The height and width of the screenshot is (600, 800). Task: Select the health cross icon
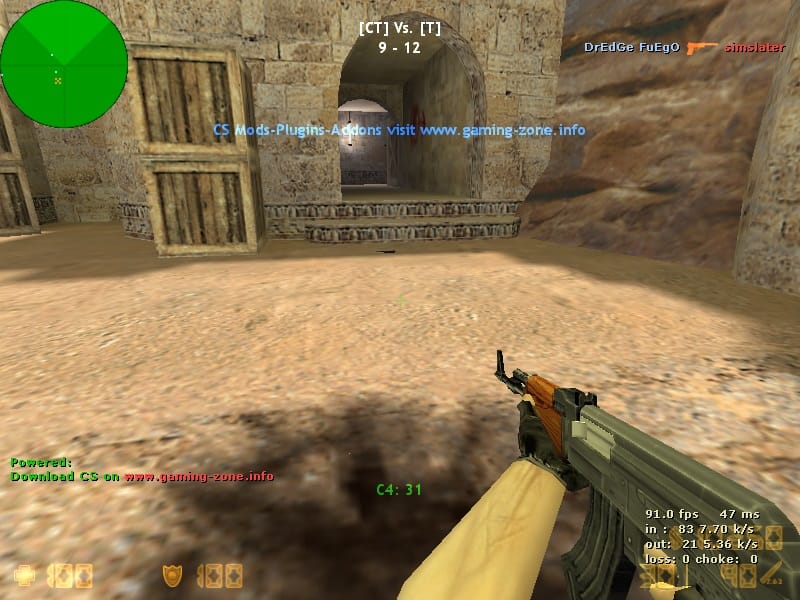tap(23, 576)
